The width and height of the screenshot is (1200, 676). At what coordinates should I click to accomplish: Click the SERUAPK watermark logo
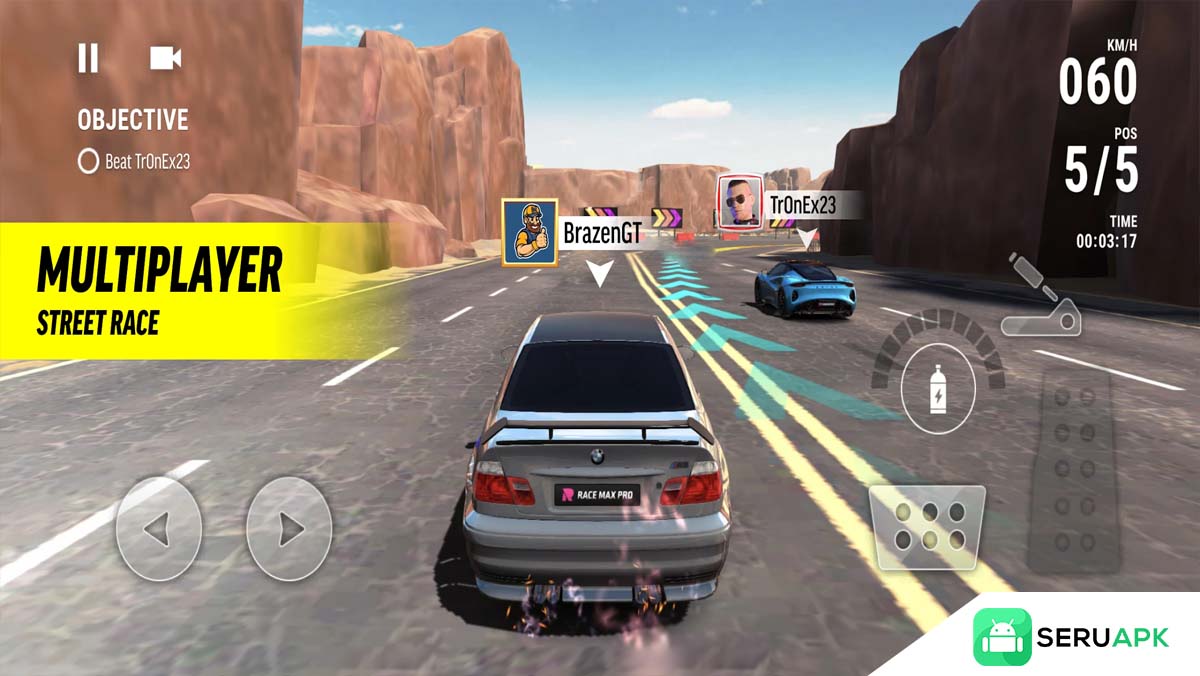[1072, 637]
